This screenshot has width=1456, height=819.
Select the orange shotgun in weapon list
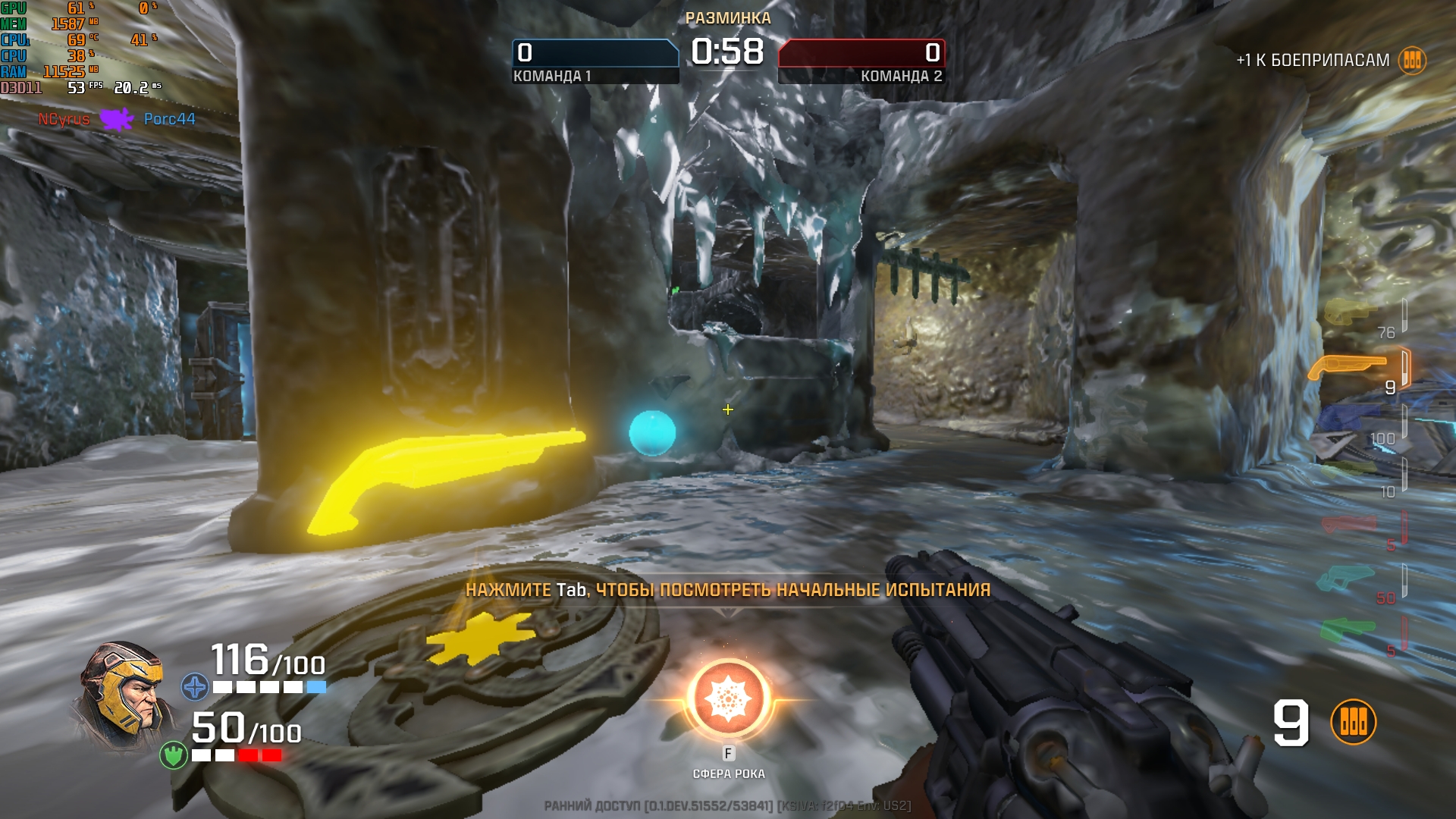click(1348, 367)
